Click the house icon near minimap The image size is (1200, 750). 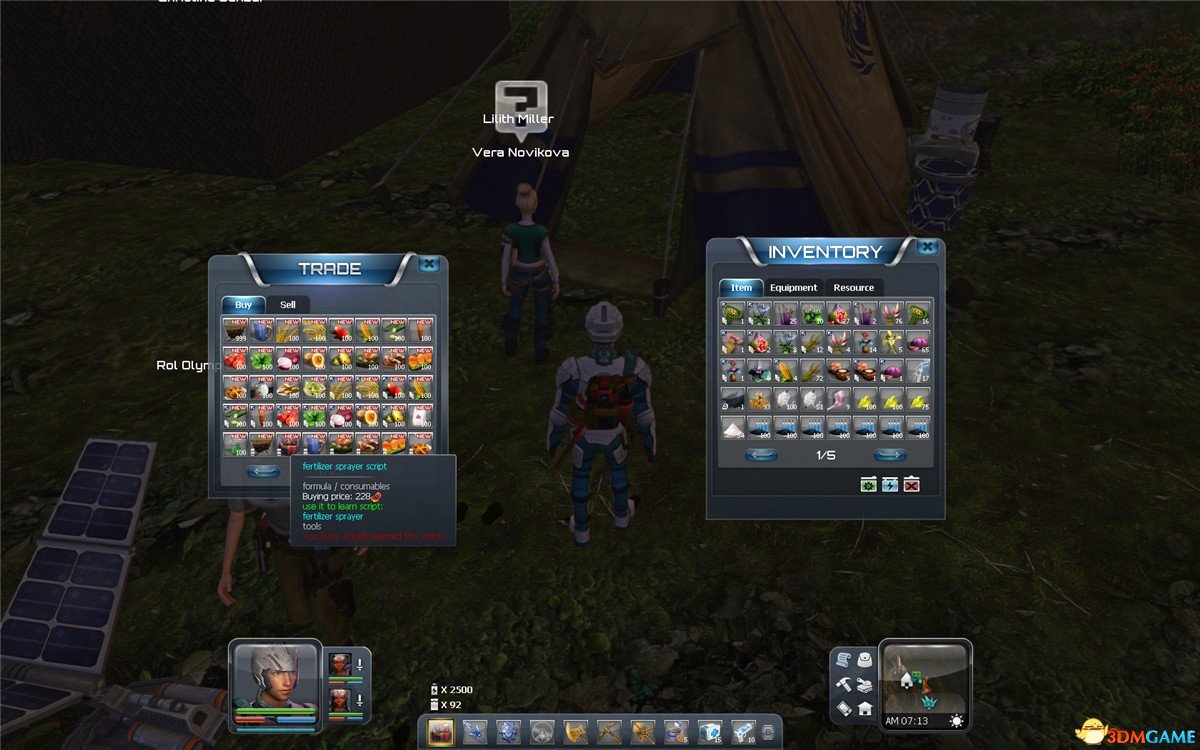tap(864, 708)
